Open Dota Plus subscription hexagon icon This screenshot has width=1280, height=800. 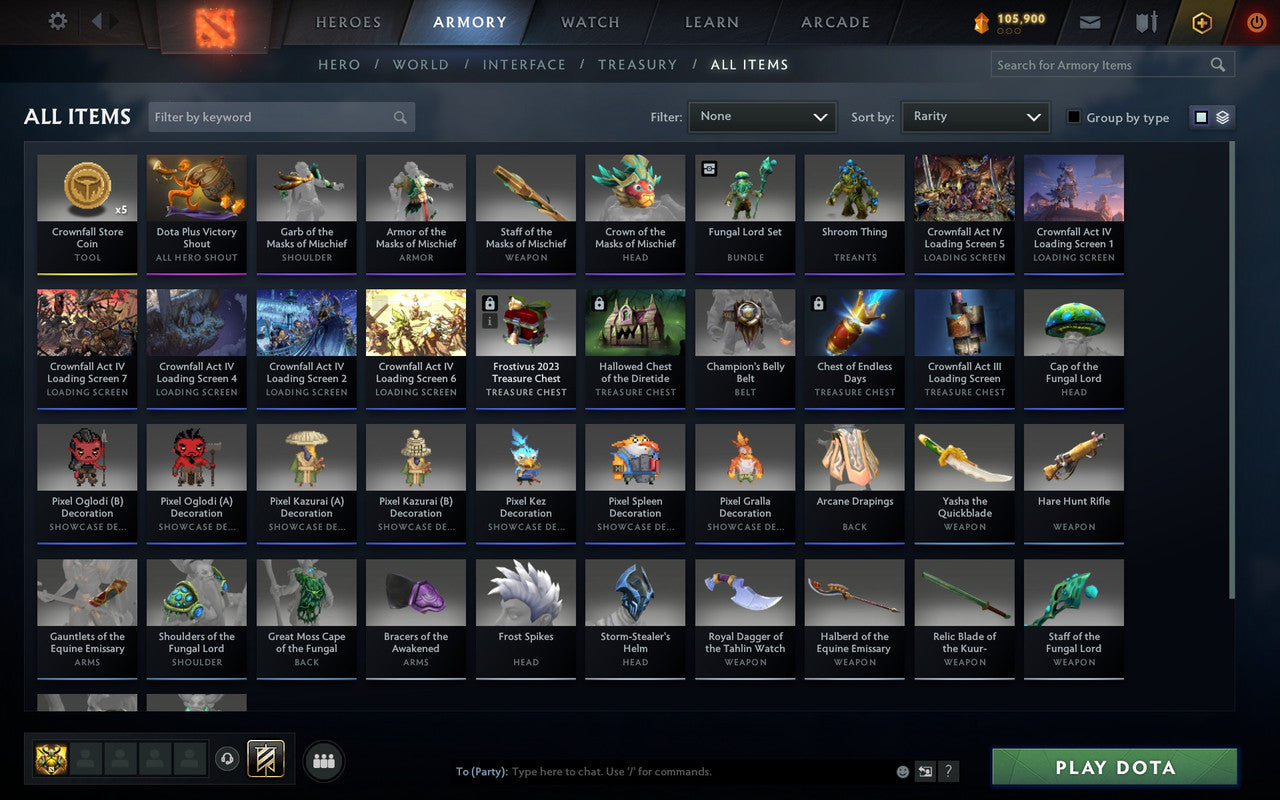[1201, 21]
